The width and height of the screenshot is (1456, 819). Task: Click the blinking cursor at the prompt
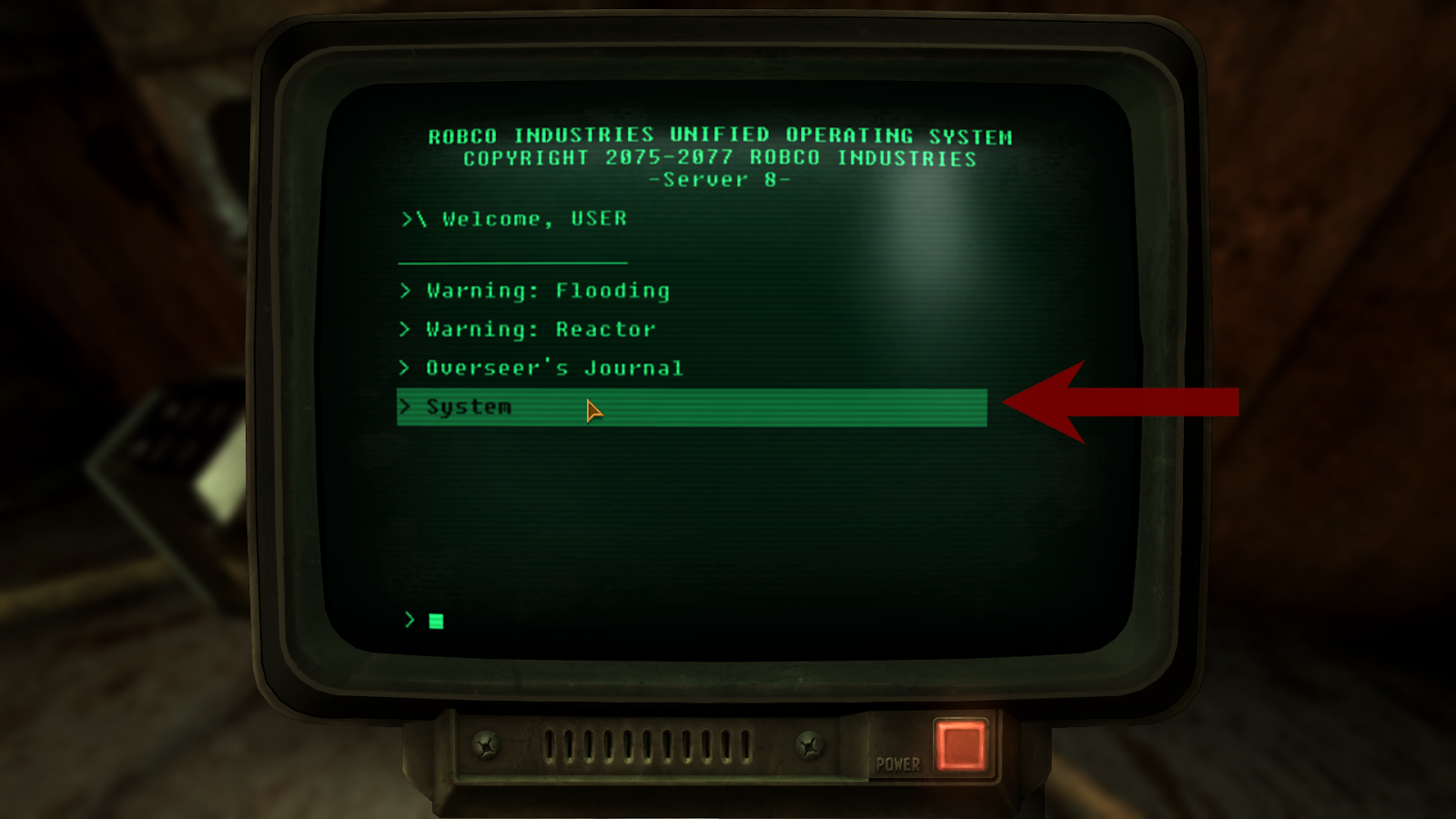(x=436, y=622)
